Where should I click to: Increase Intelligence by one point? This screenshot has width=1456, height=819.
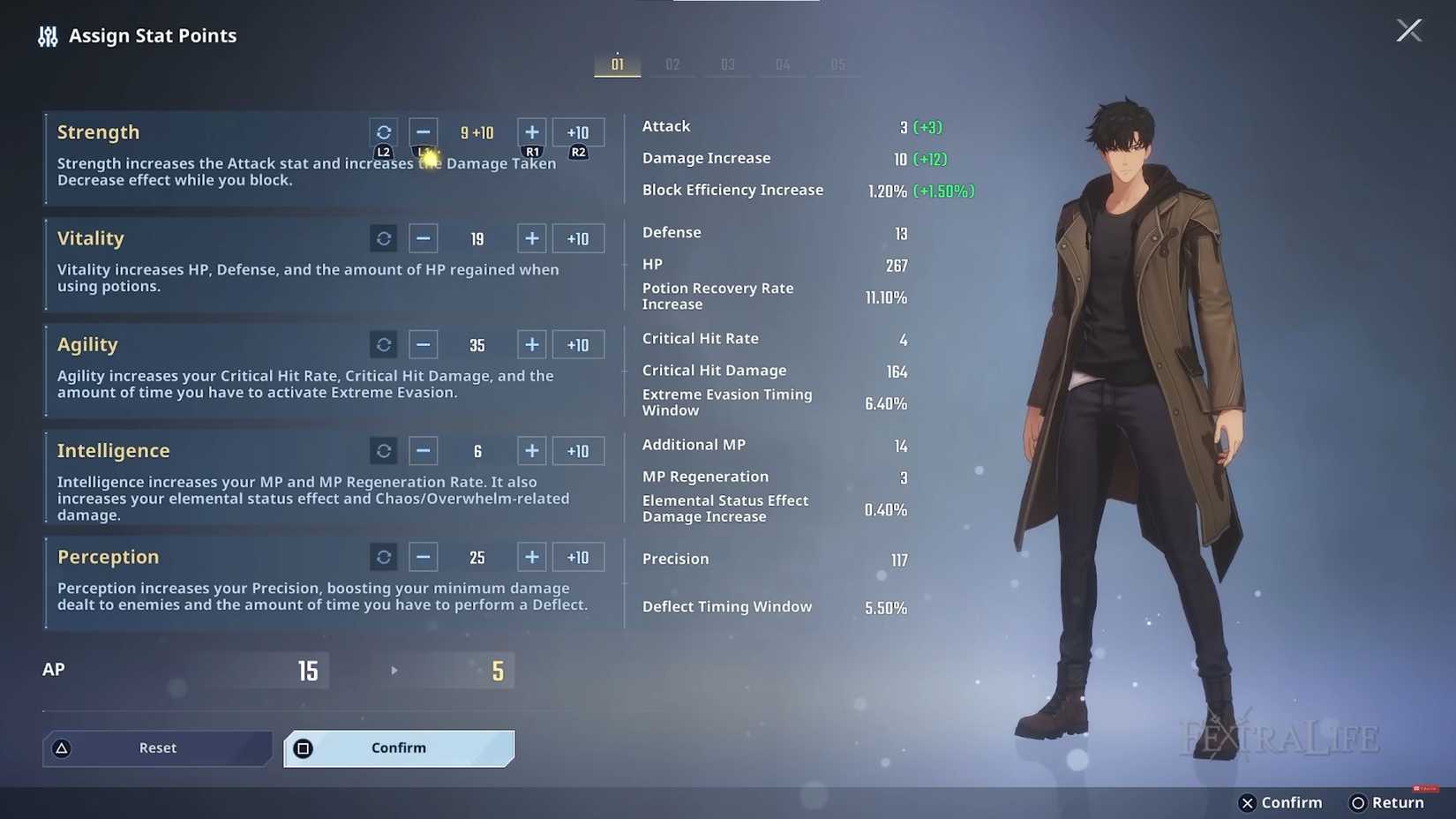[x=531, y=451]
